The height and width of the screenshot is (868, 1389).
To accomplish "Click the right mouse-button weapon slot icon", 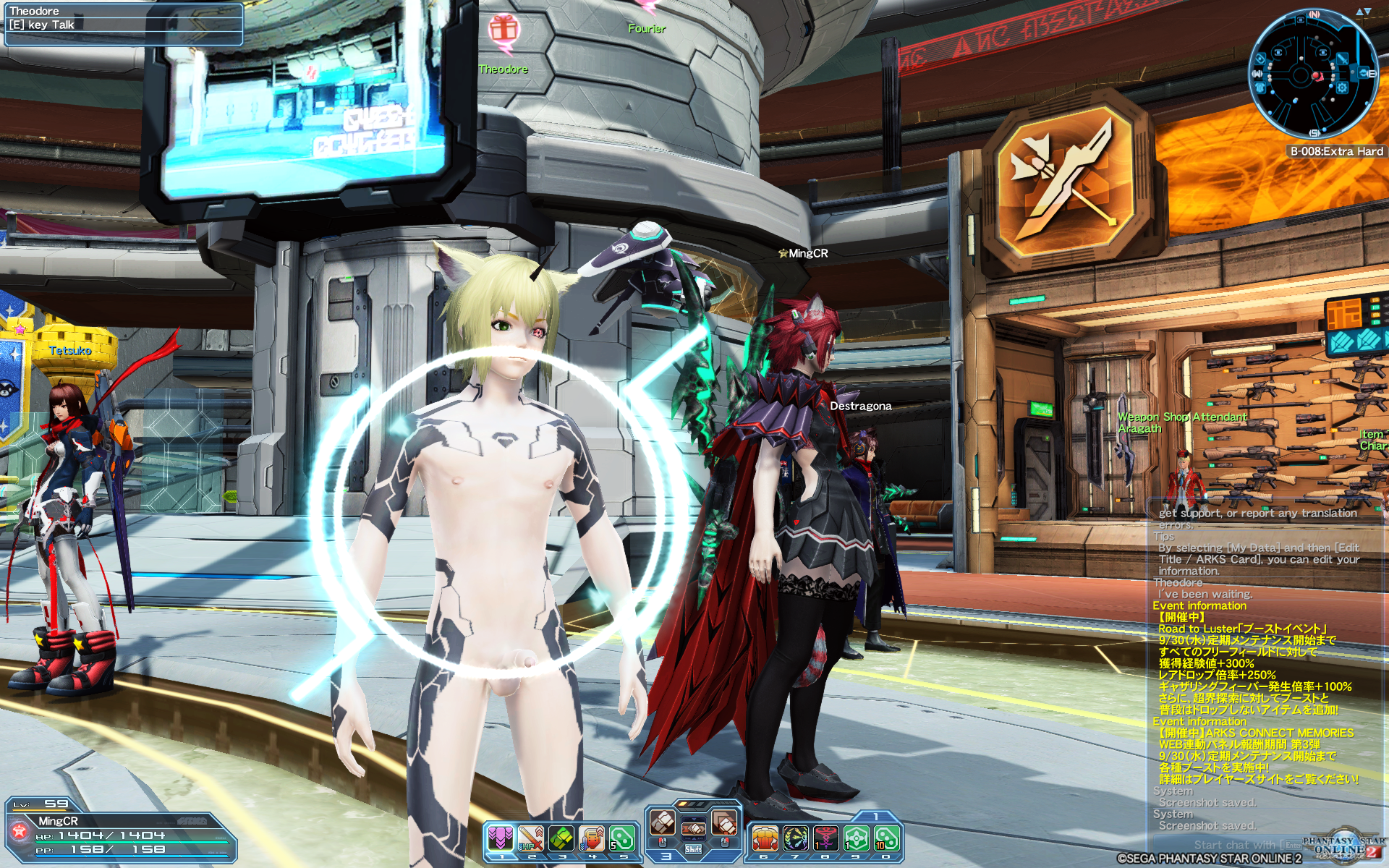I will click(x=724, y=822).
